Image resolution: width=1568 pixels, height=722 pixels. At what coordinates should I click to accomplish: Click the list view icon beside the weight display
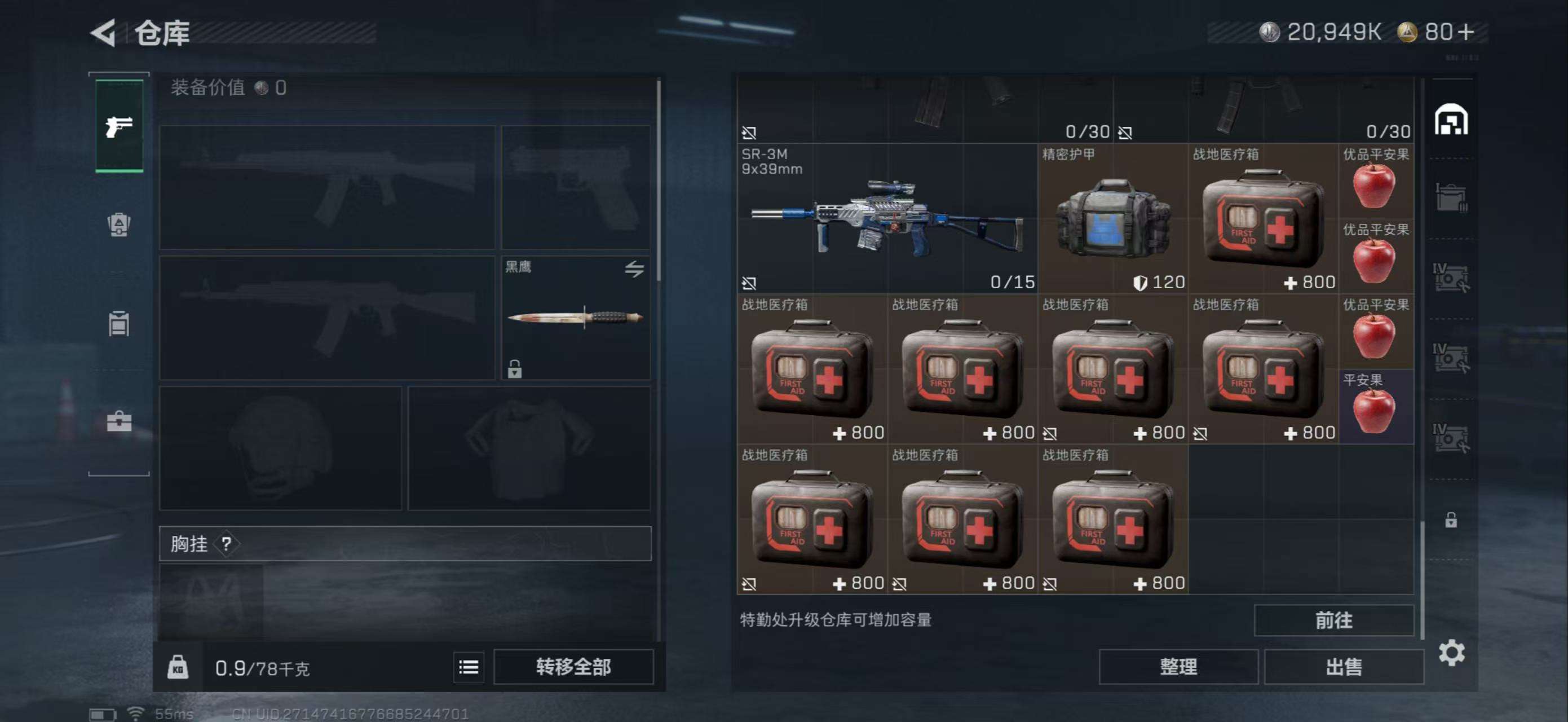pos(468,667)
